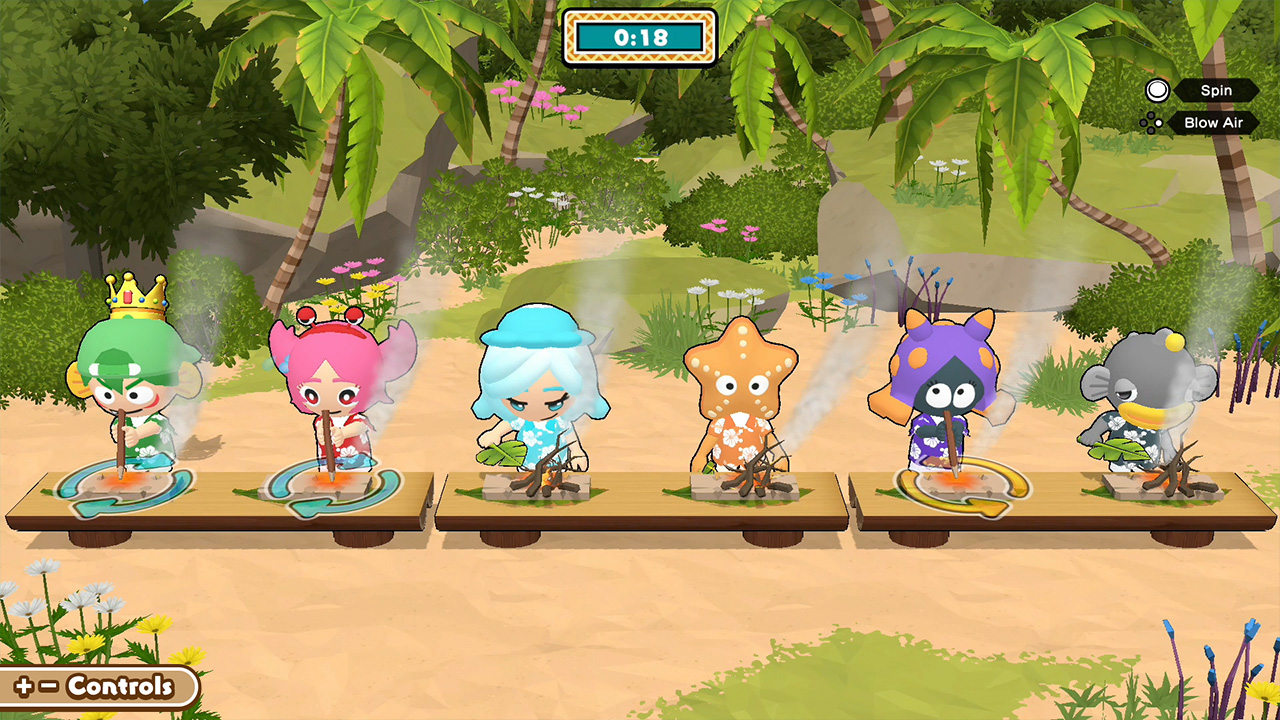Click the white circle Spin button icon

point(1156,90)
